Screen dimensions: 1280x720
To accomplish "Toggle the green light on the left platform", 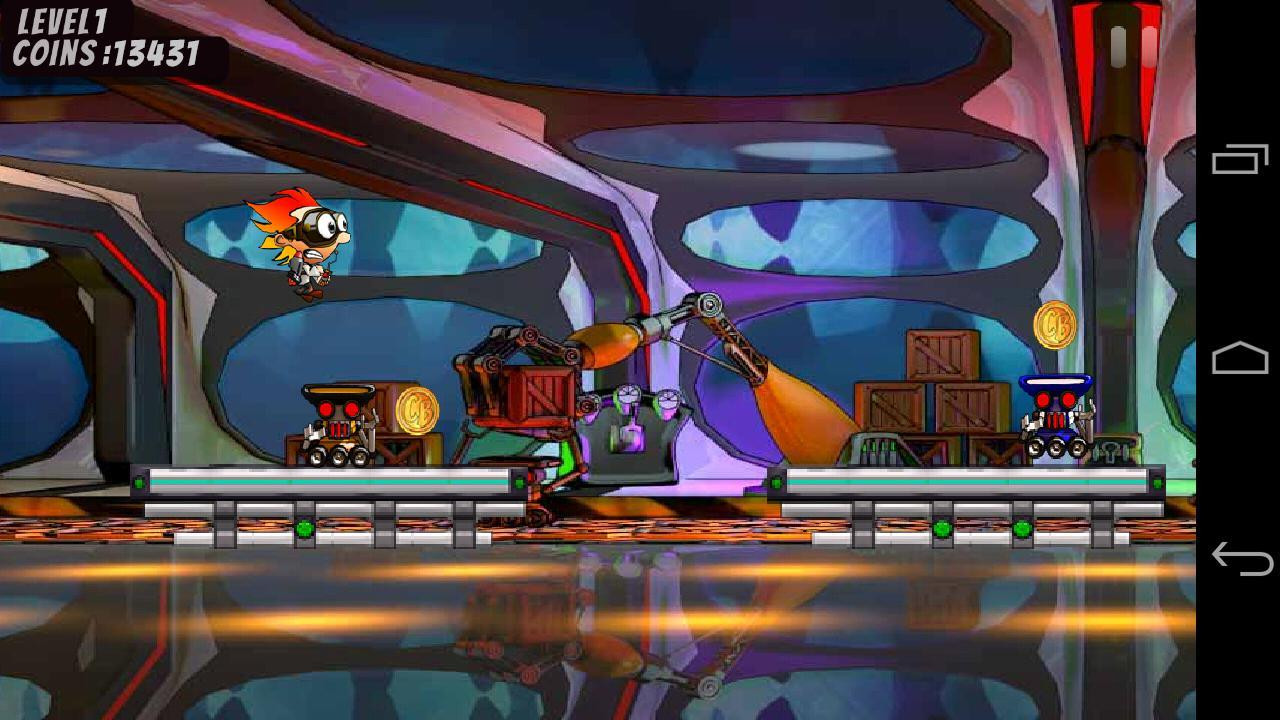I will [139, 483].
